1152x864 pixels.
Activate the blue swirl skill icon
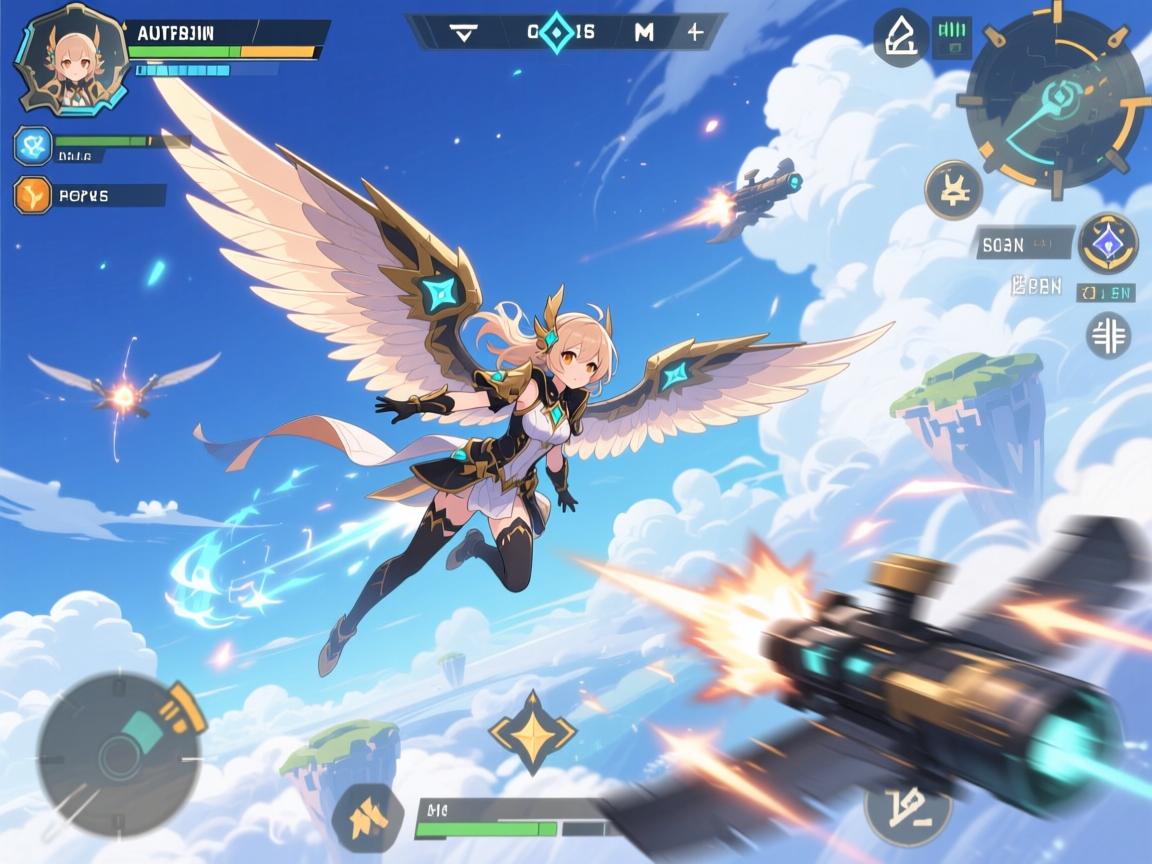point(33,146)
